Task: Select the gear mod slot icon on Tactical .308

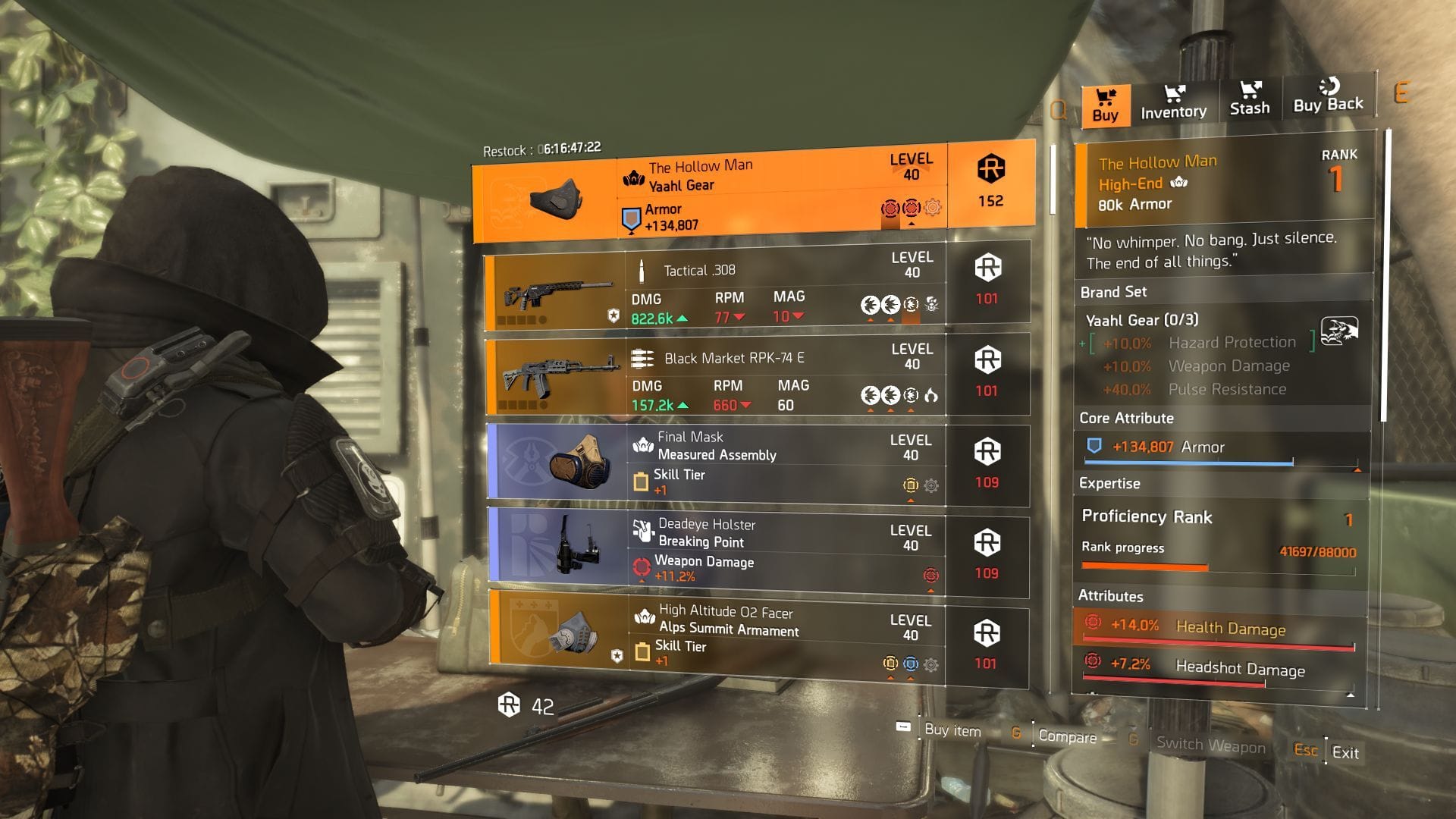Action: [x=911, y=304]
